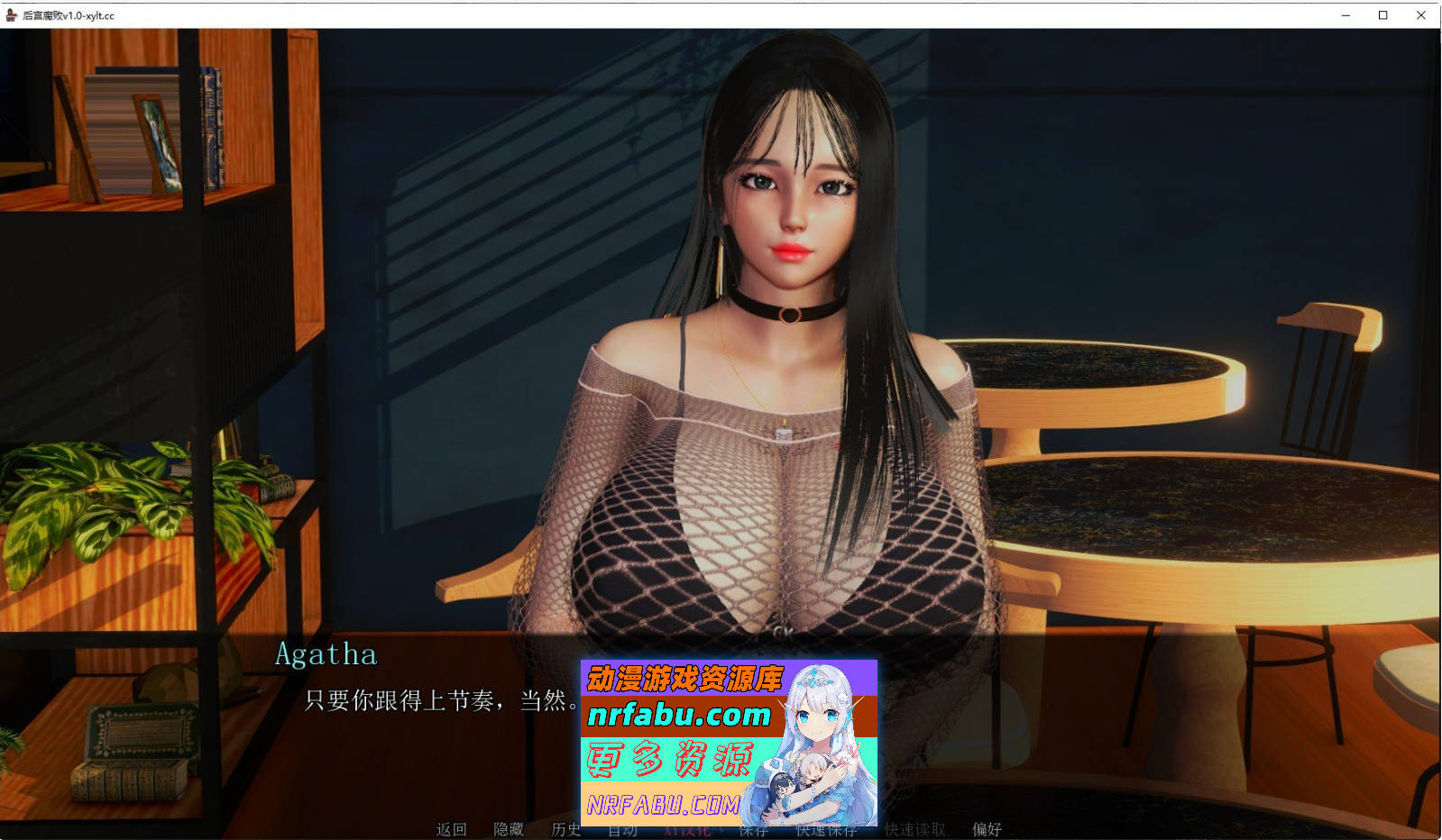This screenshot has width=1442, height=840.
Task: Select the 后宫腐败v1.0-xylt.cc title text
Action: (68, 14)
